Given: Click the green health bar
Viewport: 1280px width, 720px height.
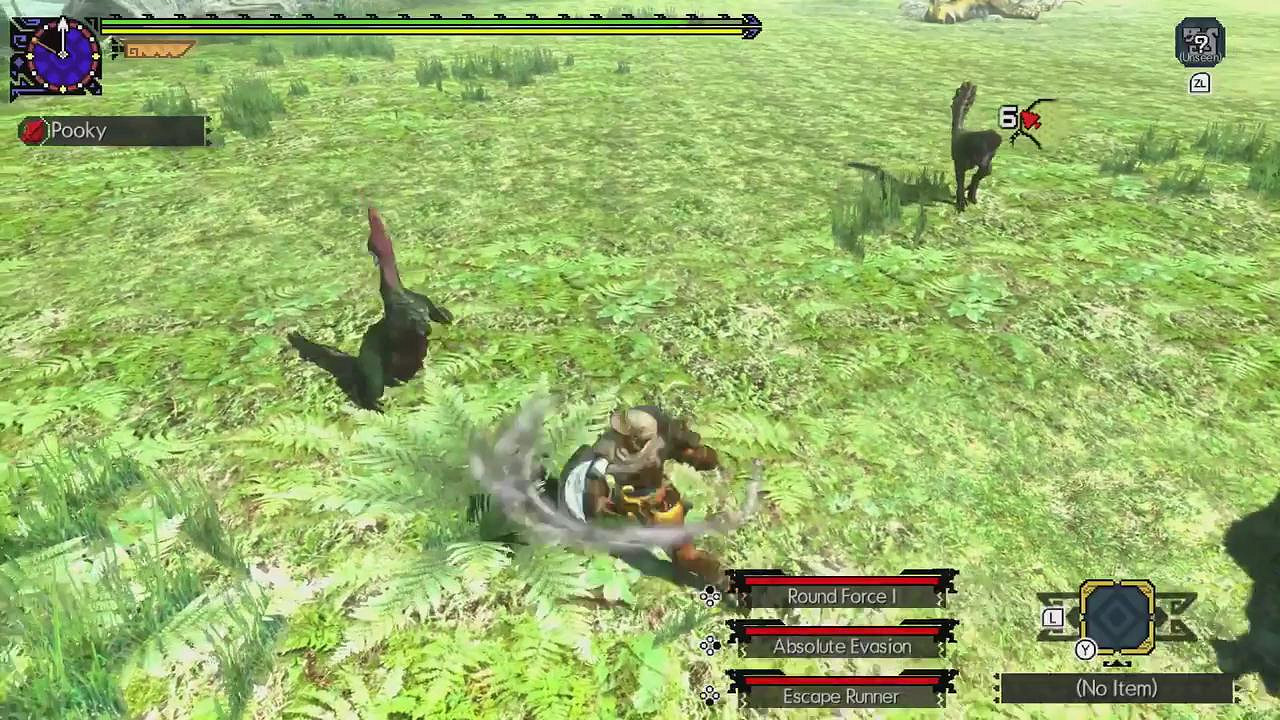Looking at the screenshot, I should (420, 24).
